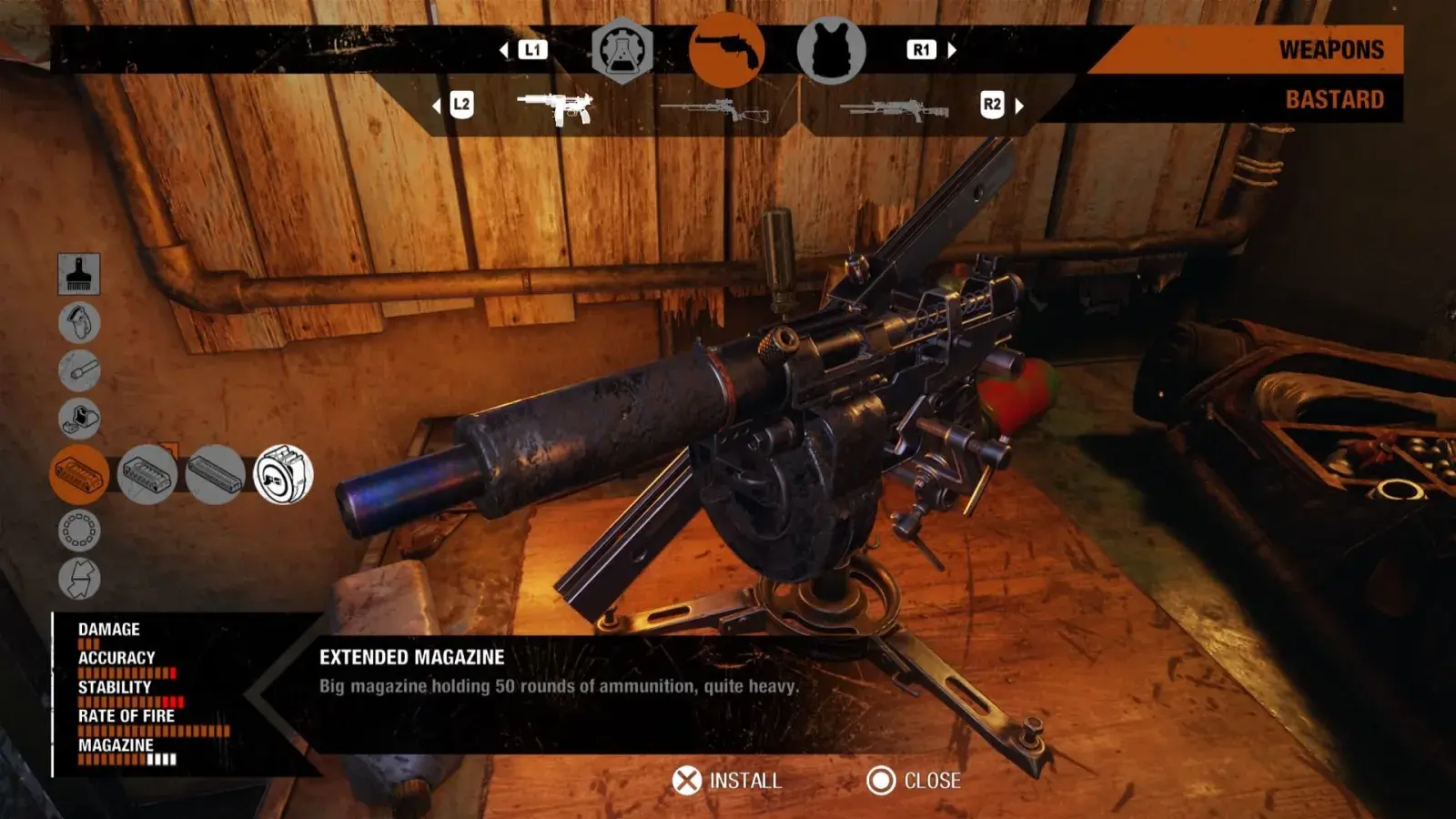This screenshot has width=1456, height=819.
Task: Choose the drum magazine attachment
Action: click(283, 474)
